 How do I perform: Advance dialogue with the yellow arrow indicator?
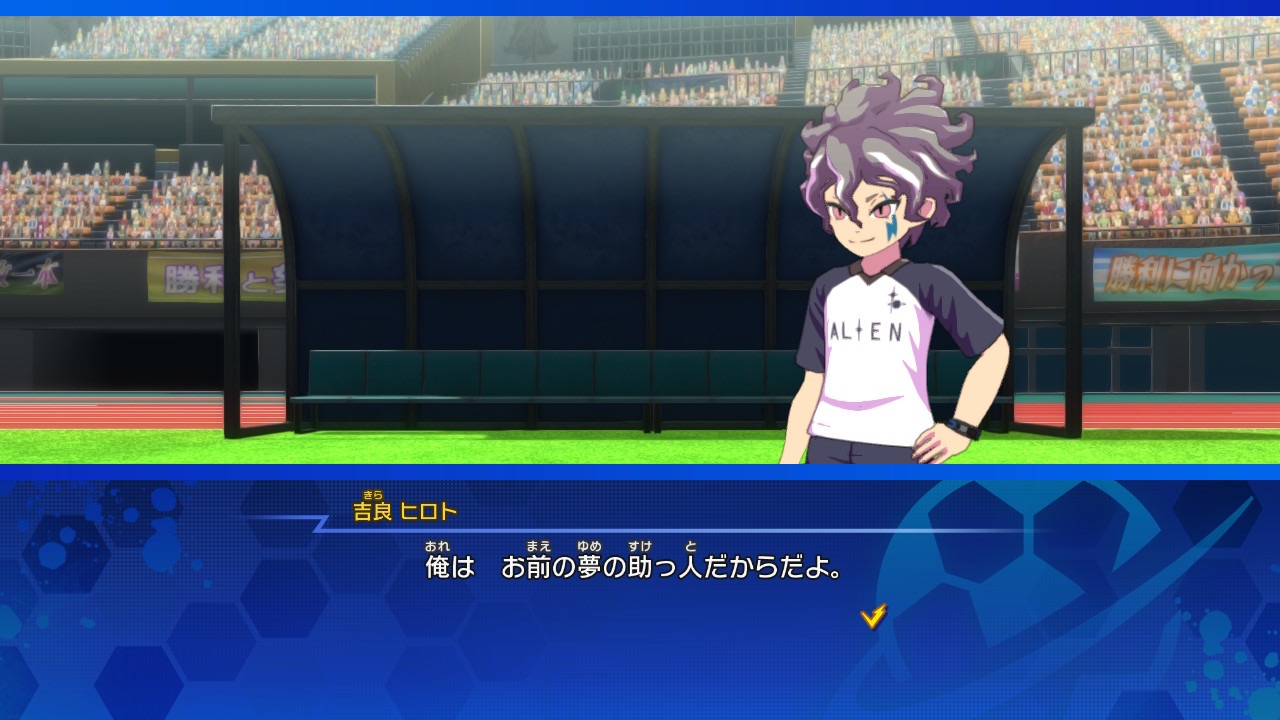point(873,617)
